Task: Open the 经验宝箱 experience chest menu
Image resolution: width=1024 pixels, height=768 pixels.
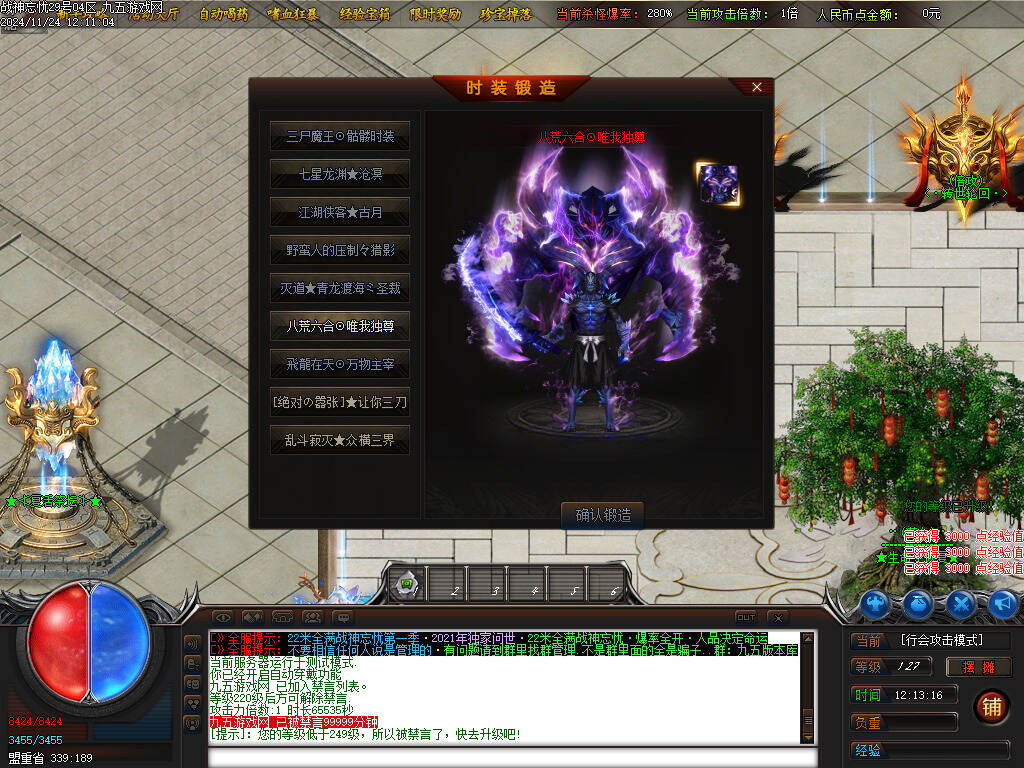Action: [366, 14]
